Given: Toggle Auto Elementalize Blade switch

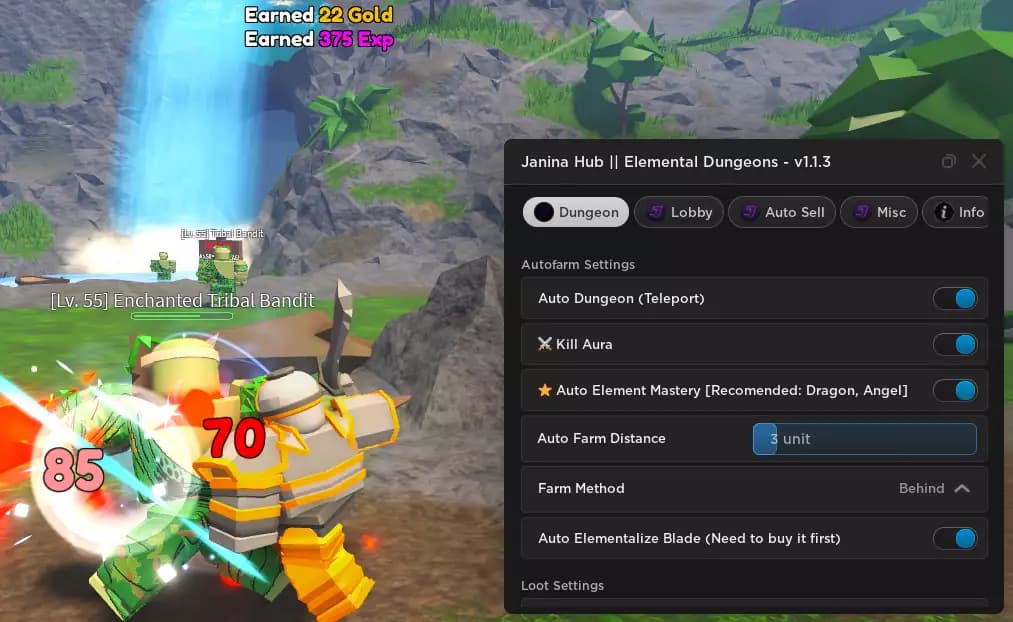Looking at the screenshot, I should (x=954, y=539).
